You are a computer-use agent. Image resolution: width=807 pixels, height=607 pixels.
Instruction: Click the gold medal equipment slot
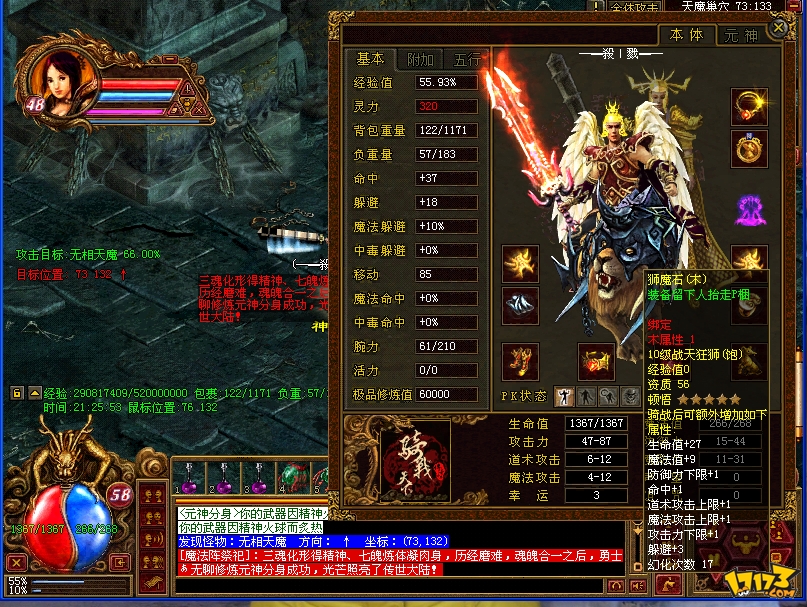(x=749, y=150)
